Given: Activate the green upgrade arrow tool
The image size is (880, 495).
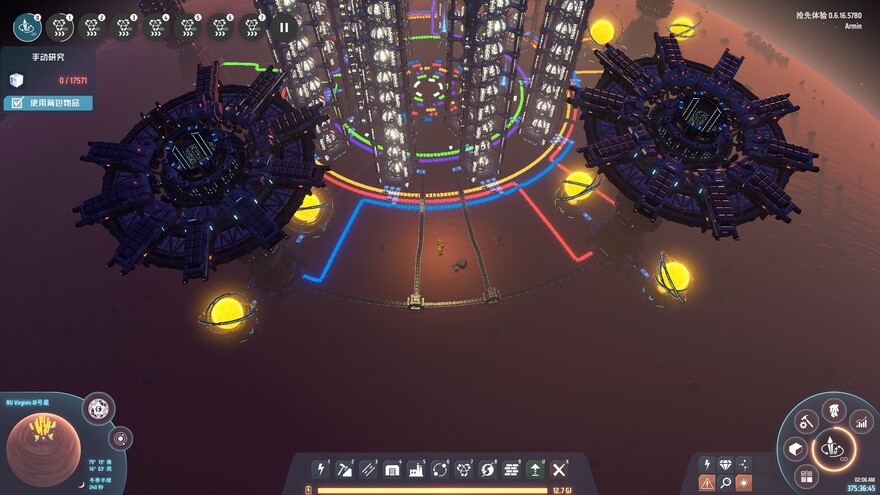Looking at the screenshot, I should coord(536,469).
